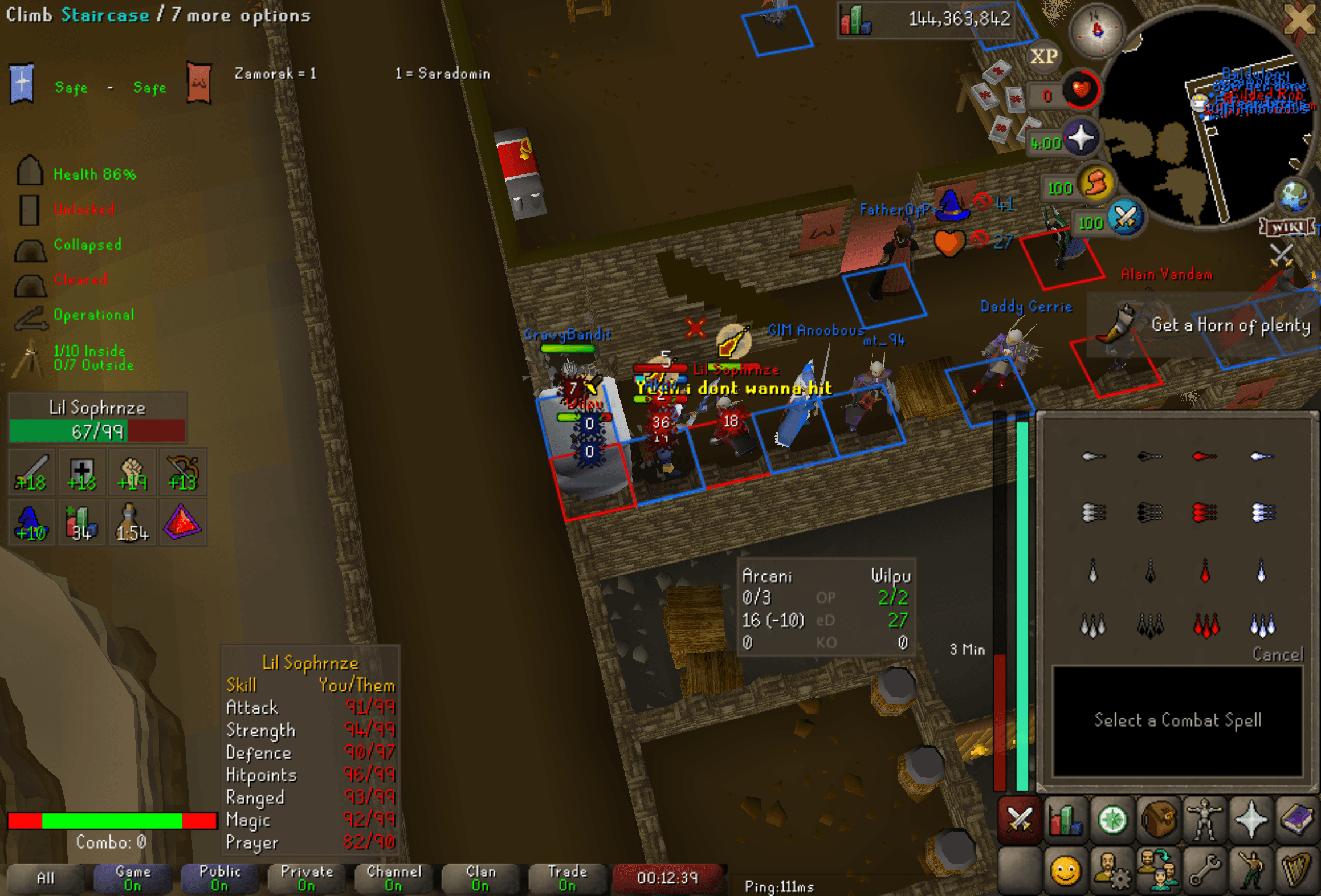1321x896 pixels.
Task: Show the All chat tab
Action: pos(46,878)
